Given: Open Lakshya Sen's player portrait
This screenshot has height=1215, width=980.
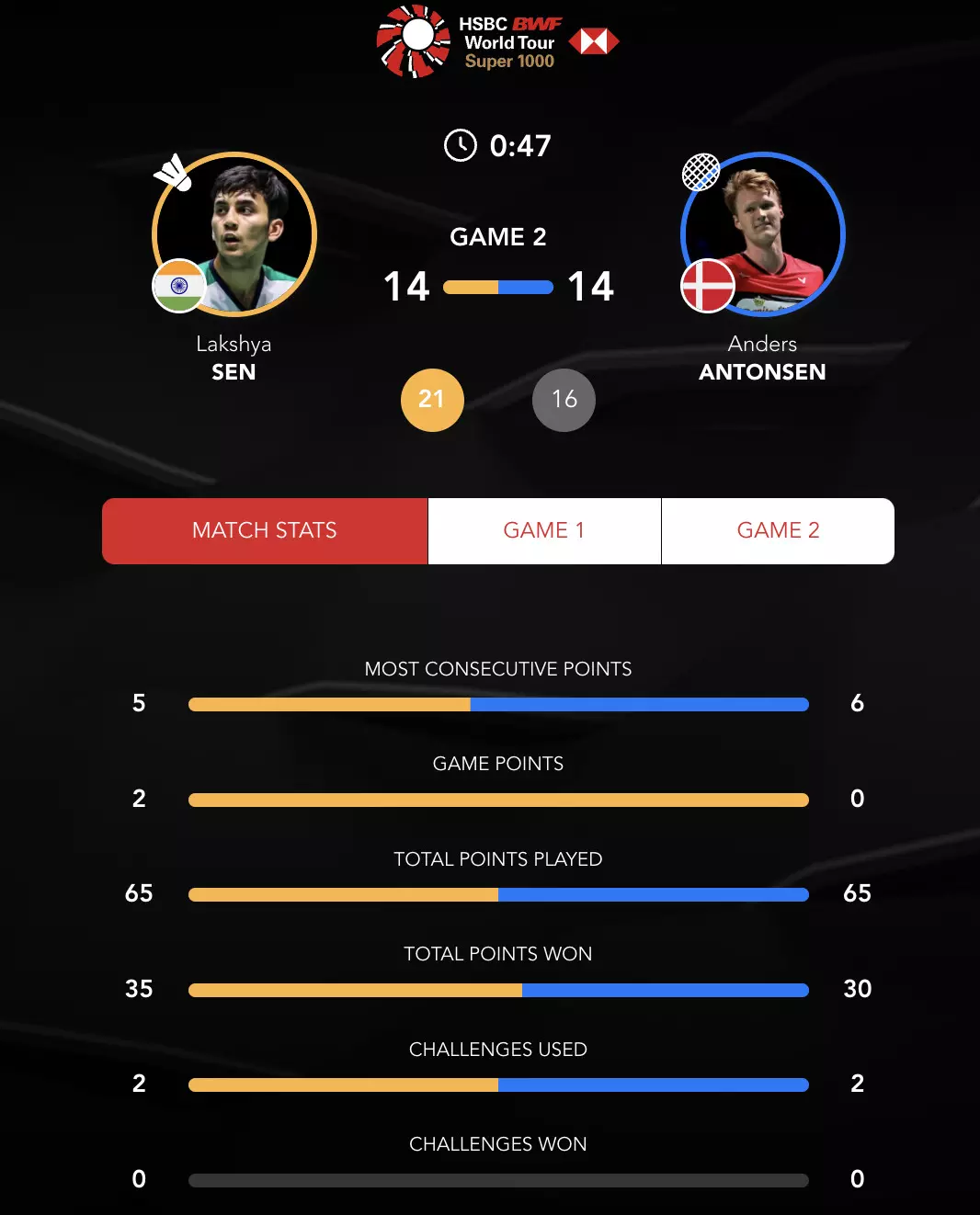Looking at the screenshot, I should (x=235, y=233).
